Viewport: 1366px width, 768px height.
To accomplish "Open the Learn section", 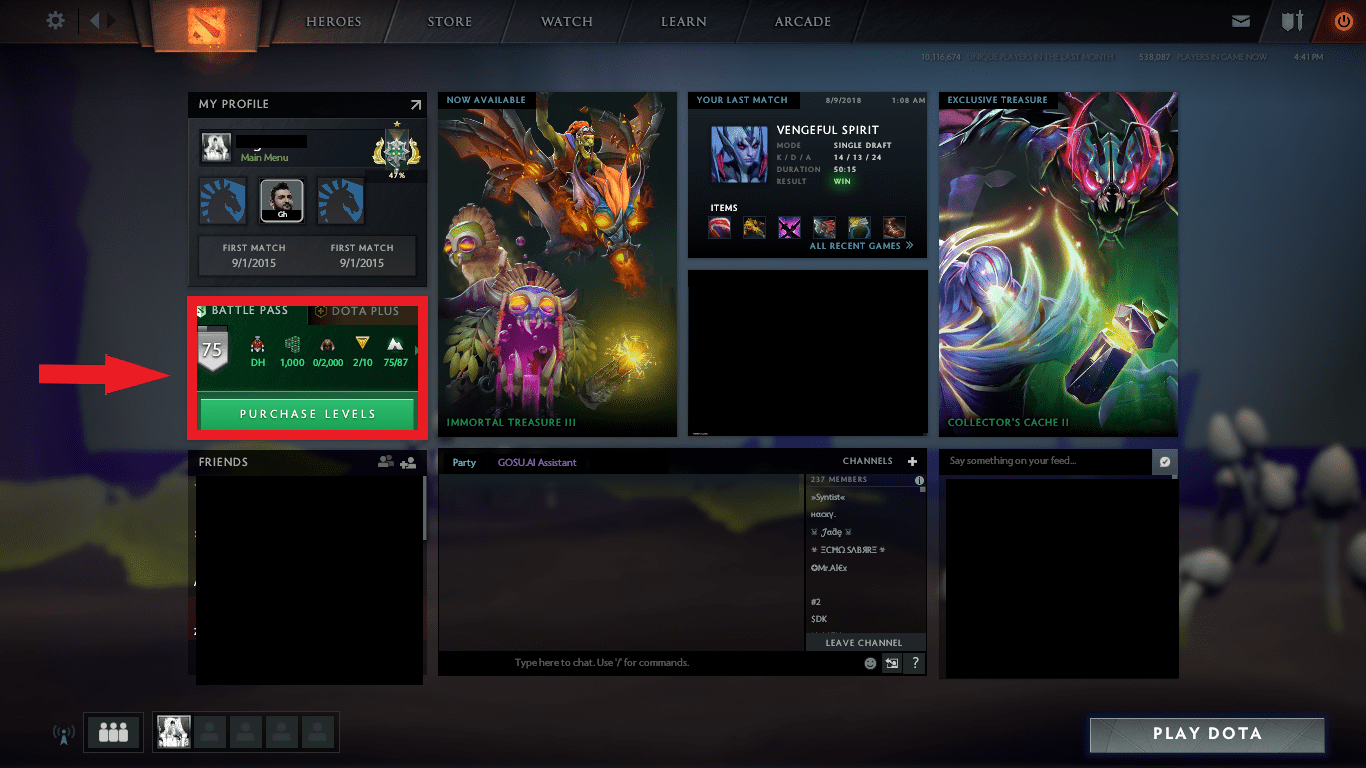I will [684, 22].
